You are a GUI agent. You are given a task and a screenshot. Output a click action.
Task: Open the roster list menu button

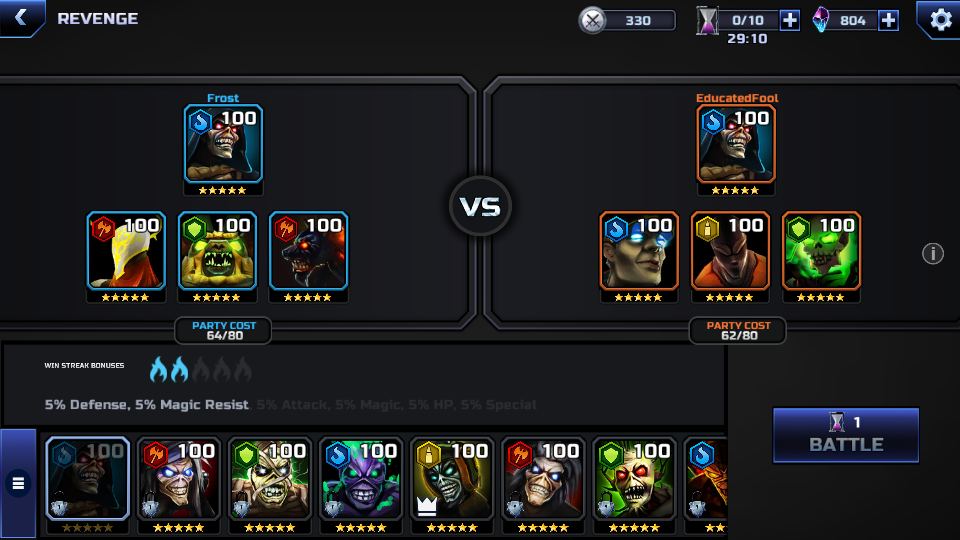pyautogui.click(x=18, y=484)
